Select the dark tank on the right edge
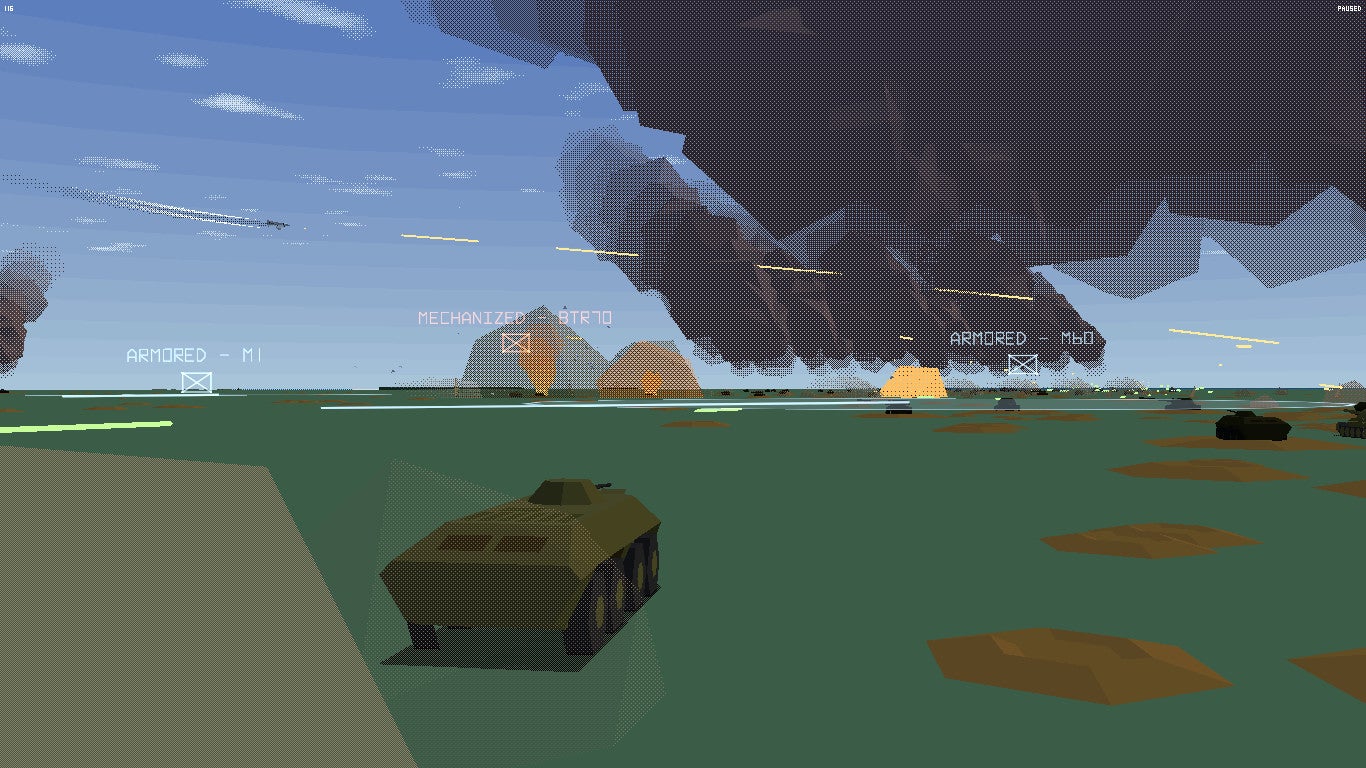 pyautogui.click(x=1251, y=429)
